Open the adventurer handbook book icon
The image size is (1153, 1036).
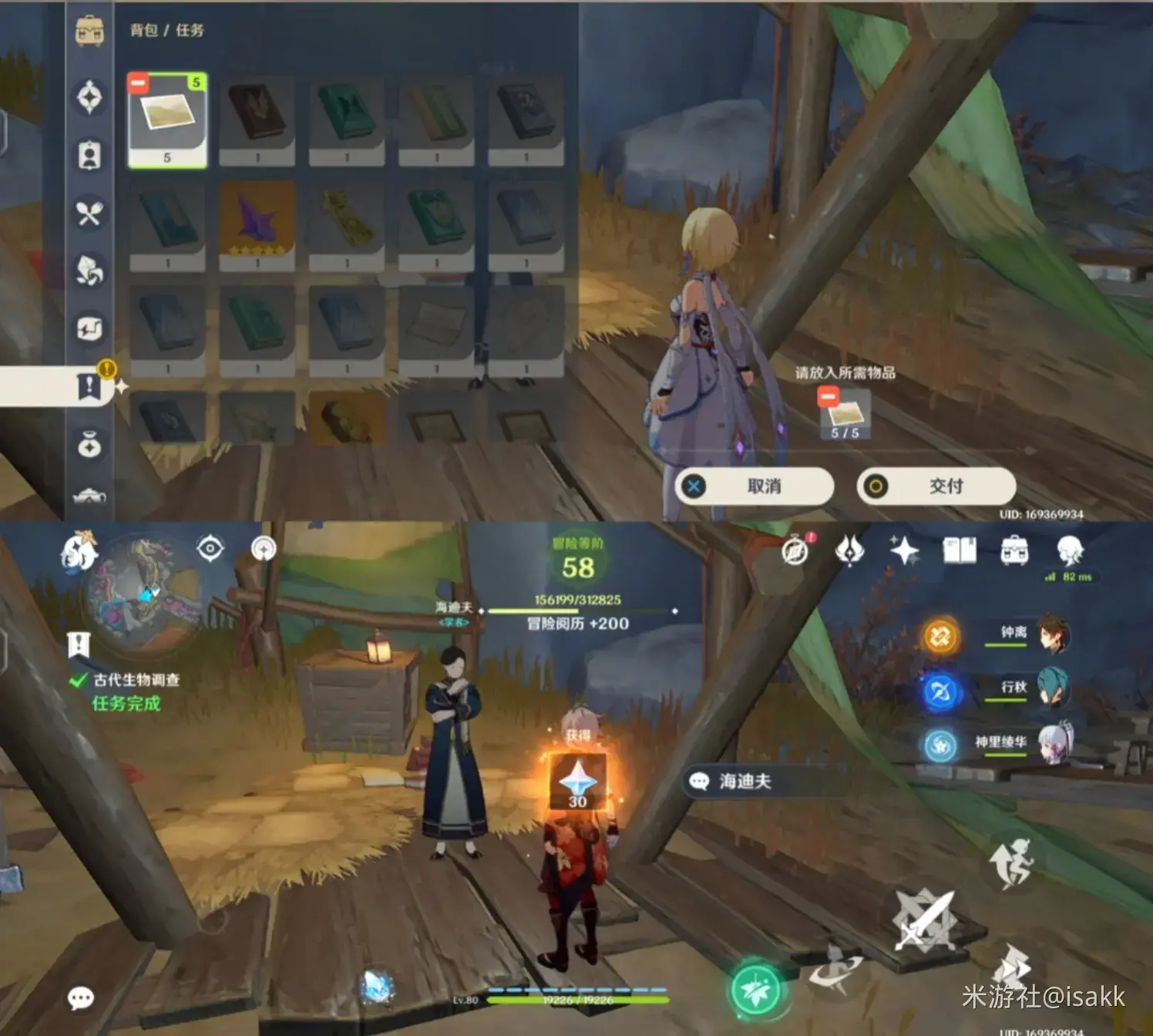pos(960,551)
